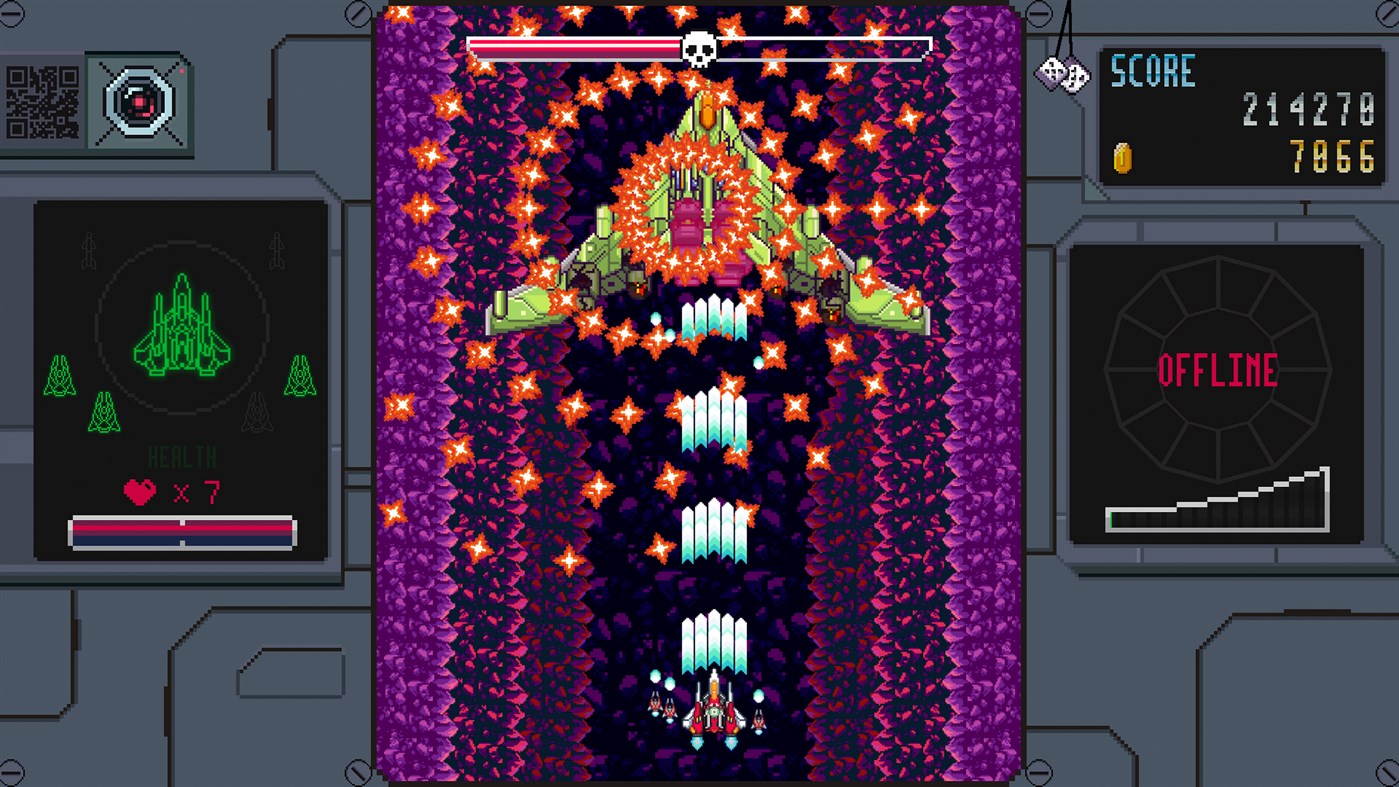Click a corner screw on the center panel frame
The width and height of the screenshot is (1399, 787).
(x=357, y=13)
